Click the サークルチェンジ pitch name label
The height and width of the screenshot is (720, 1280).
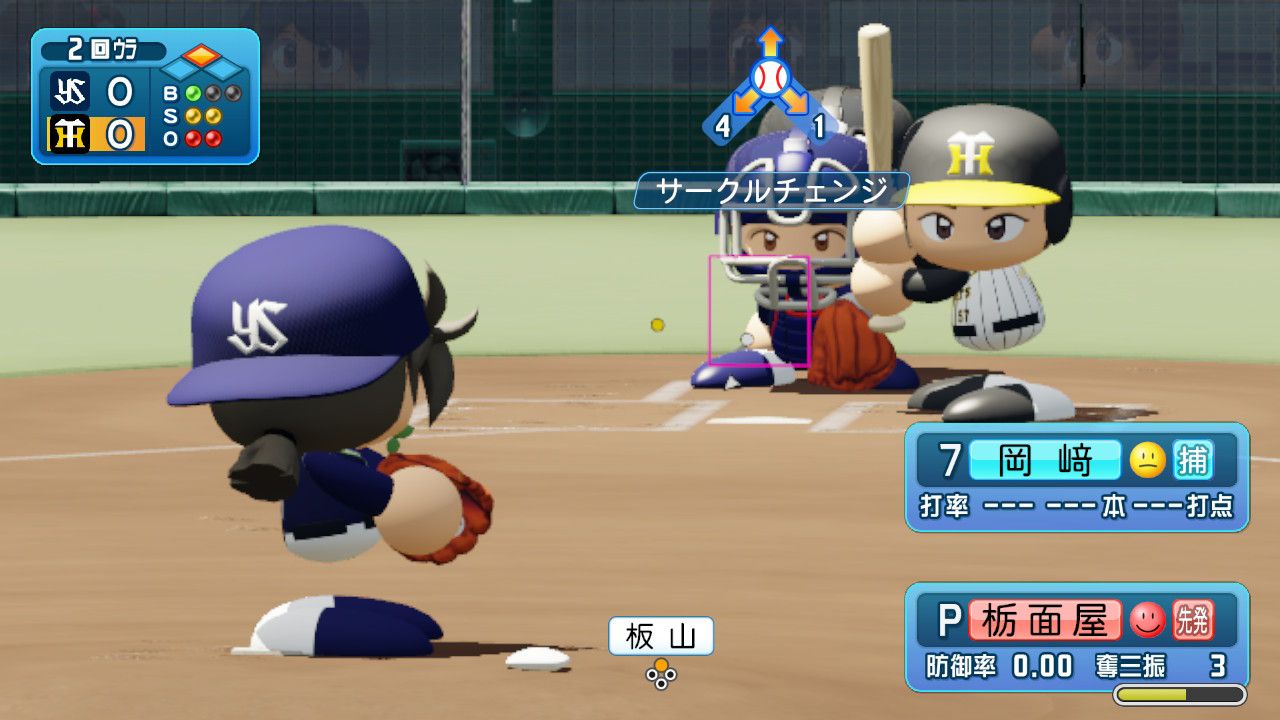coord(772,190)
